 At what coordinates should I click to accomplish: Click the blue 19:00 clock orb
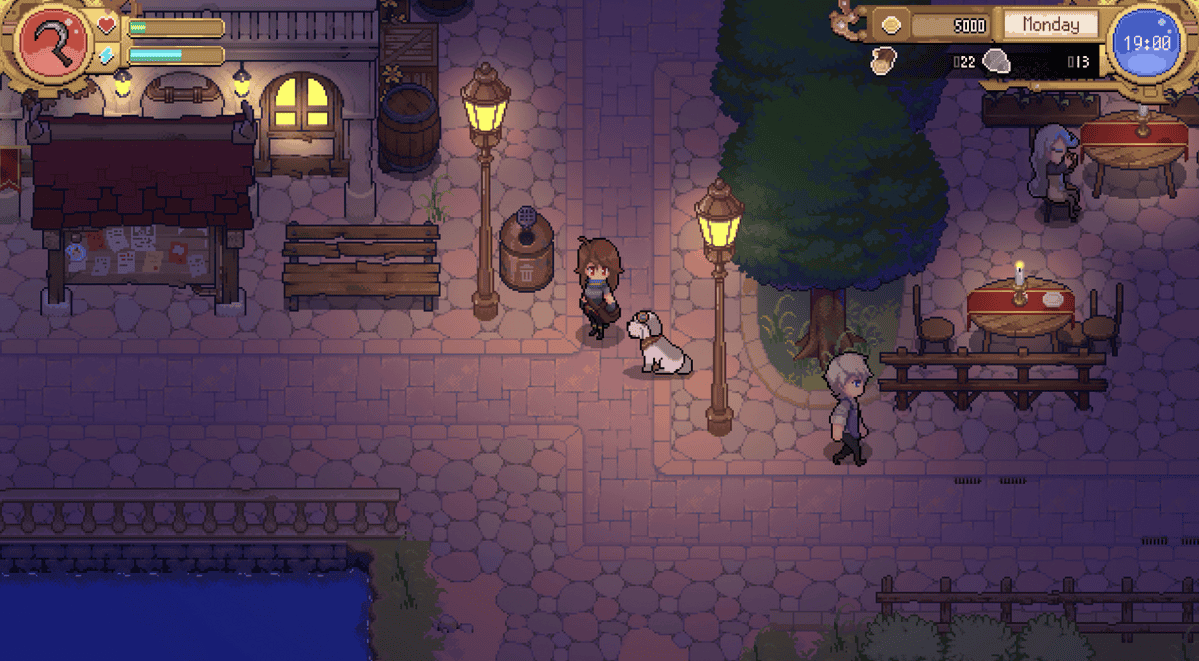click(1146, 44)
